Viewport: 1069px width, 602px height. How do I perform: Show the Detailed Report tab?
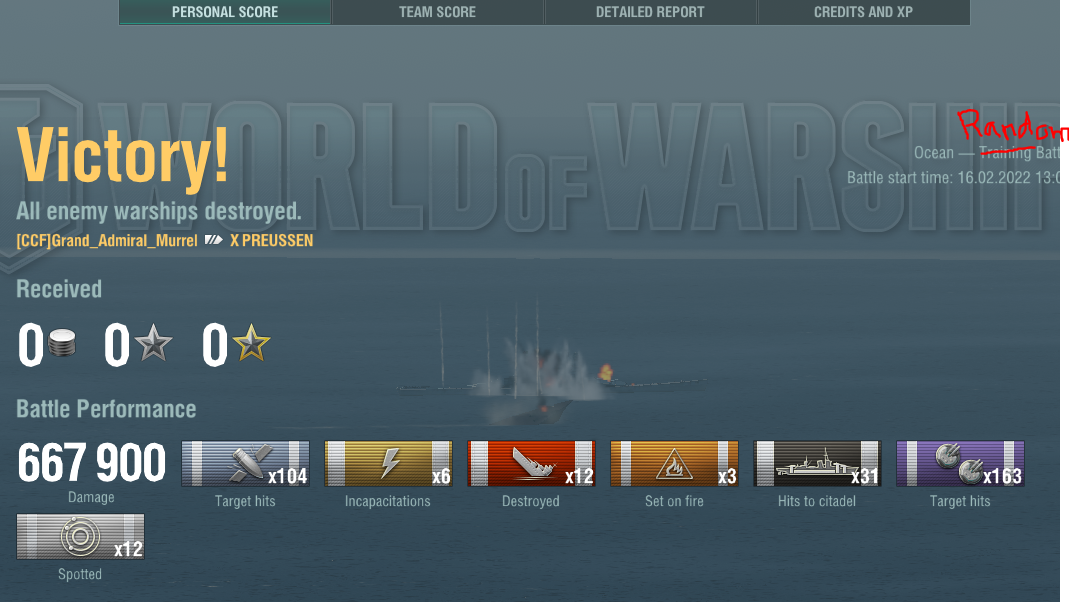tap(650, 12)
